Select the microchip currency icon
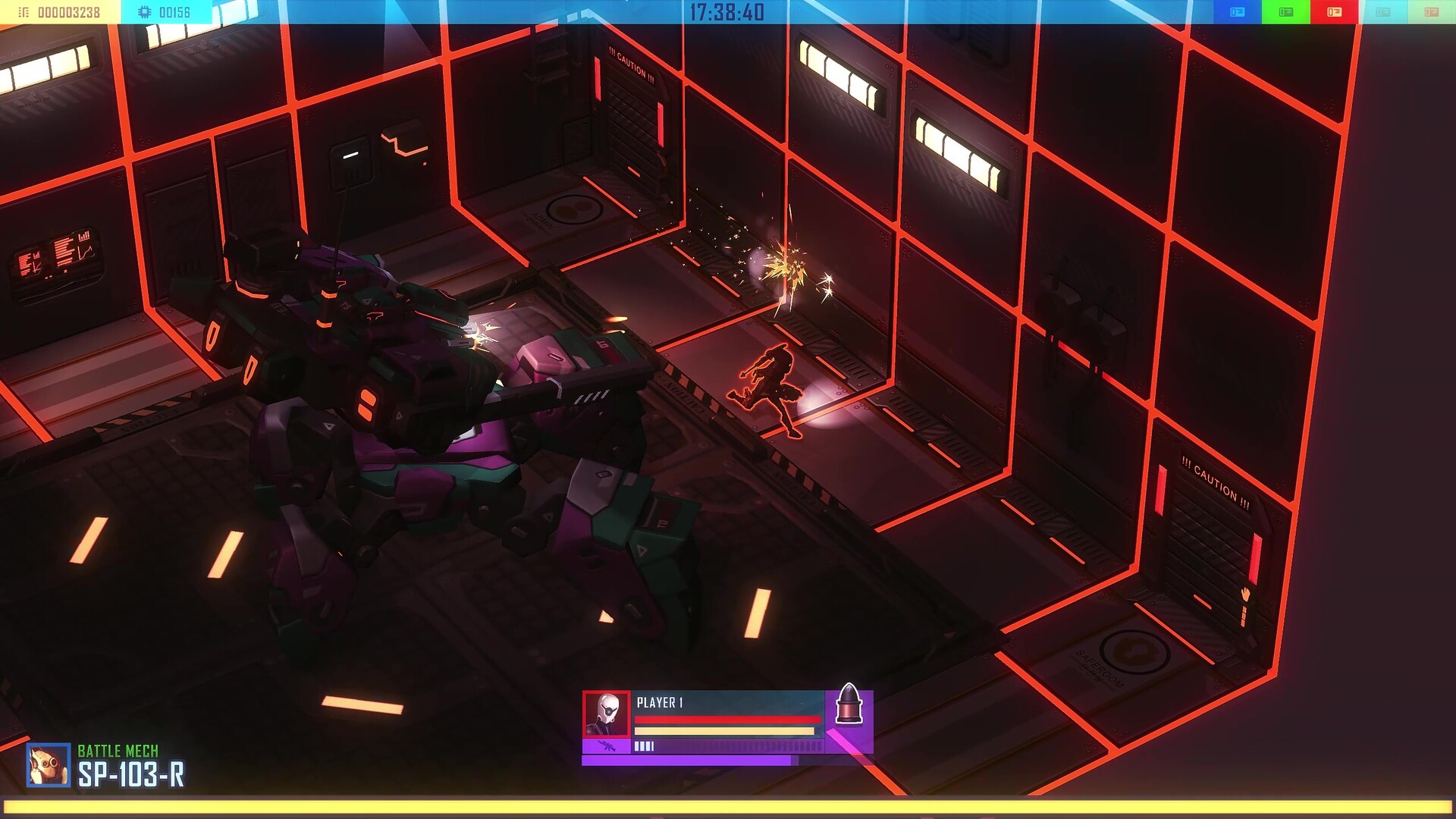The width and height of the screenshot is (1456, 819). click(x=143, y=11)
